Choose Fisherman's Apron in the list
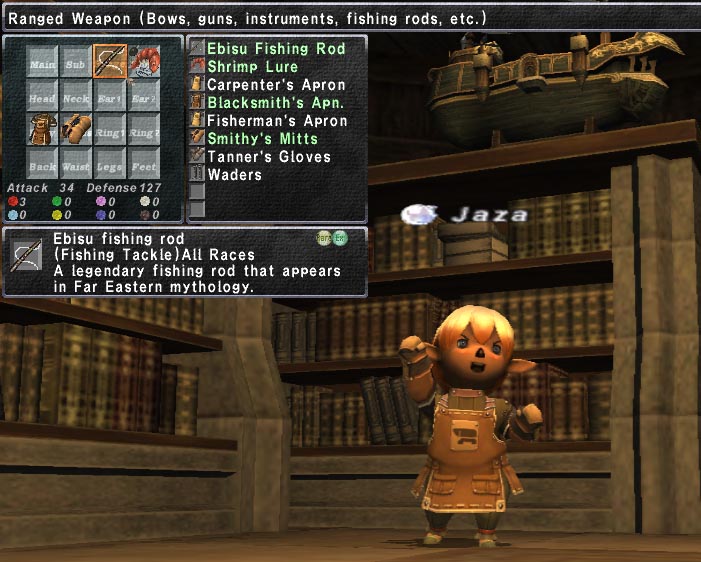Viewport: 701px width, 562px height. click(277, 121)
